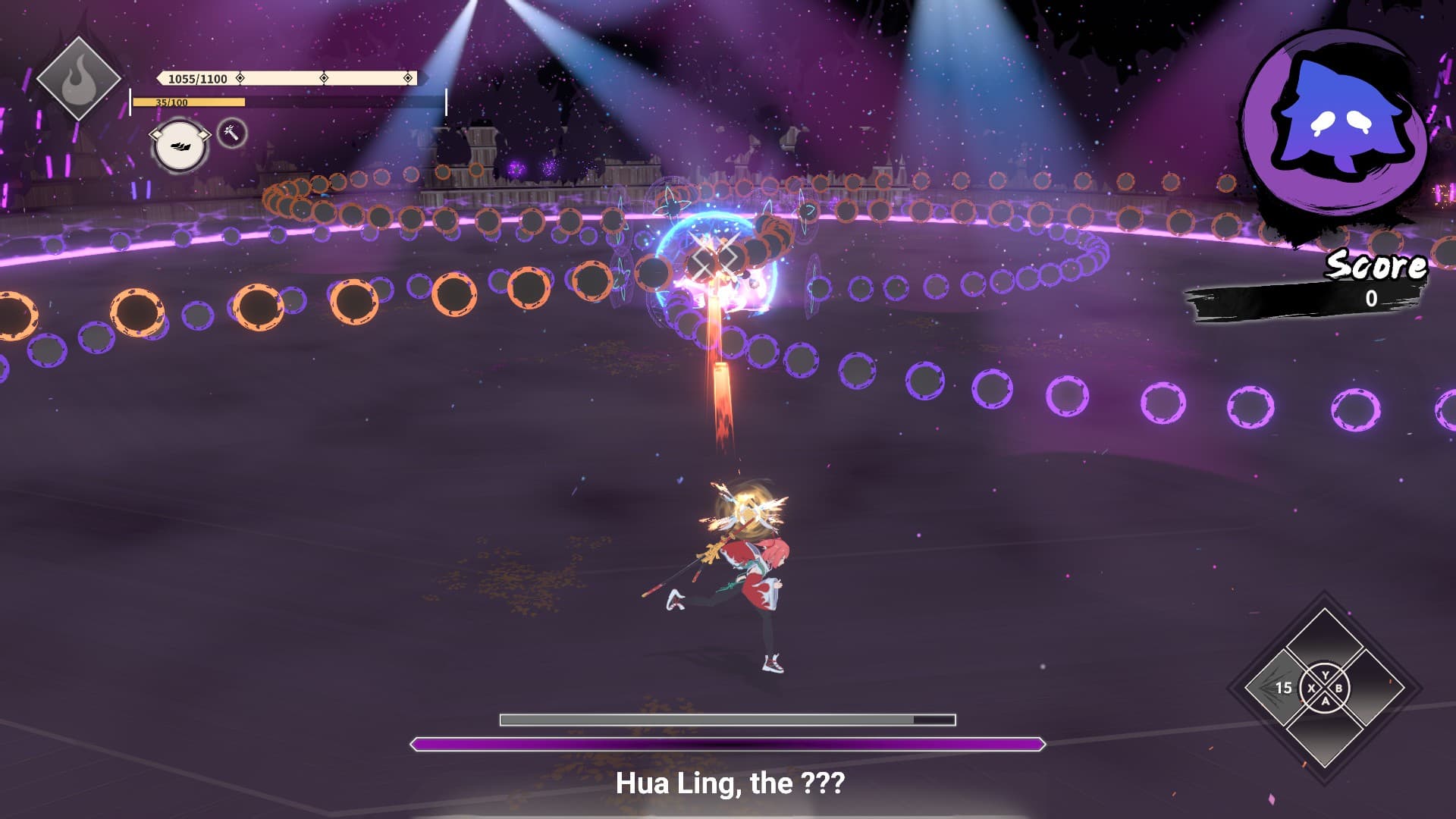Toggle the left diamond pad with the feather marks
The image size is (1456, 819).
tap(1282, 687)
